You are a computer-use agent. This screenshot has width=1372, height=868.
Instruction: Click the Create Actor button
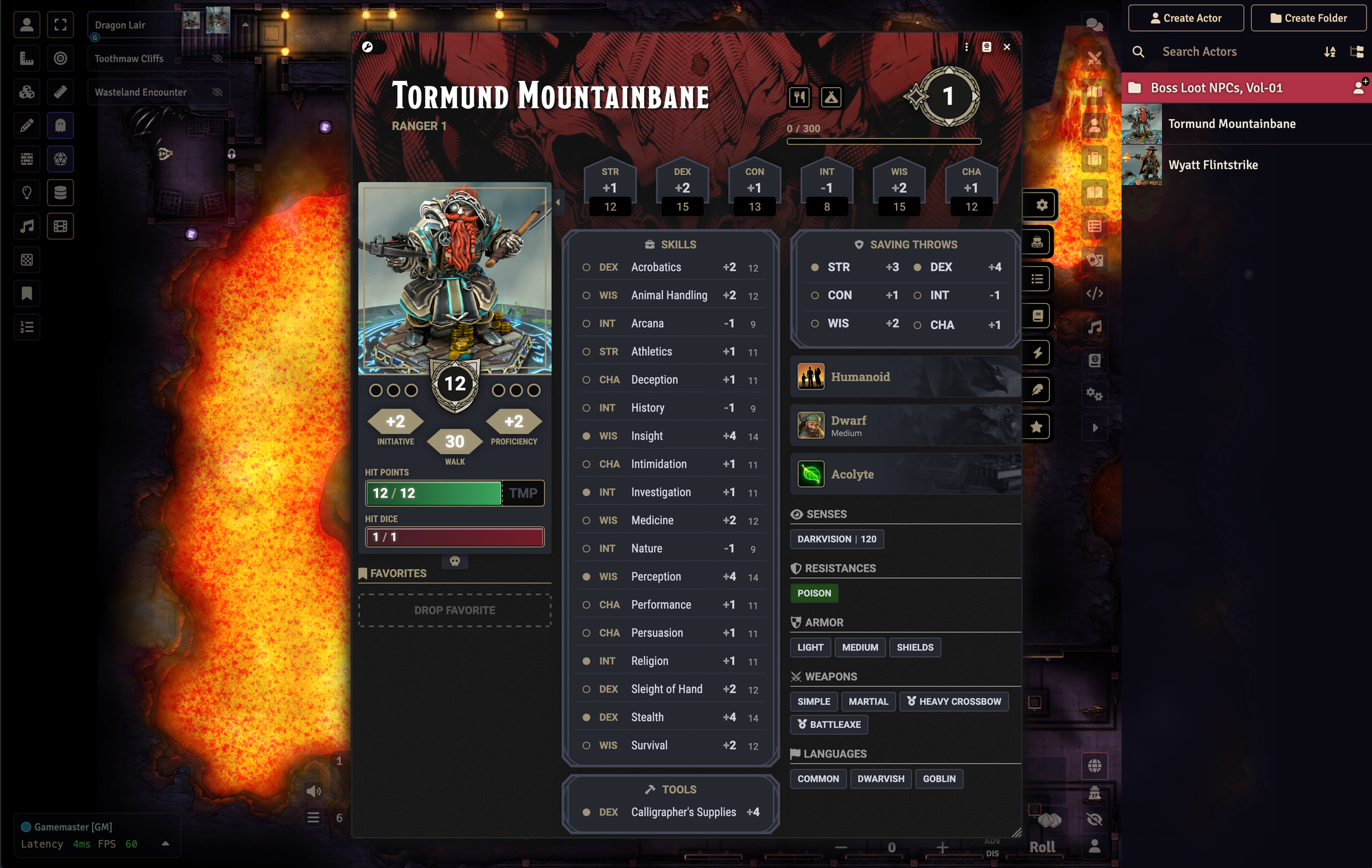(x=1185, y=19)
